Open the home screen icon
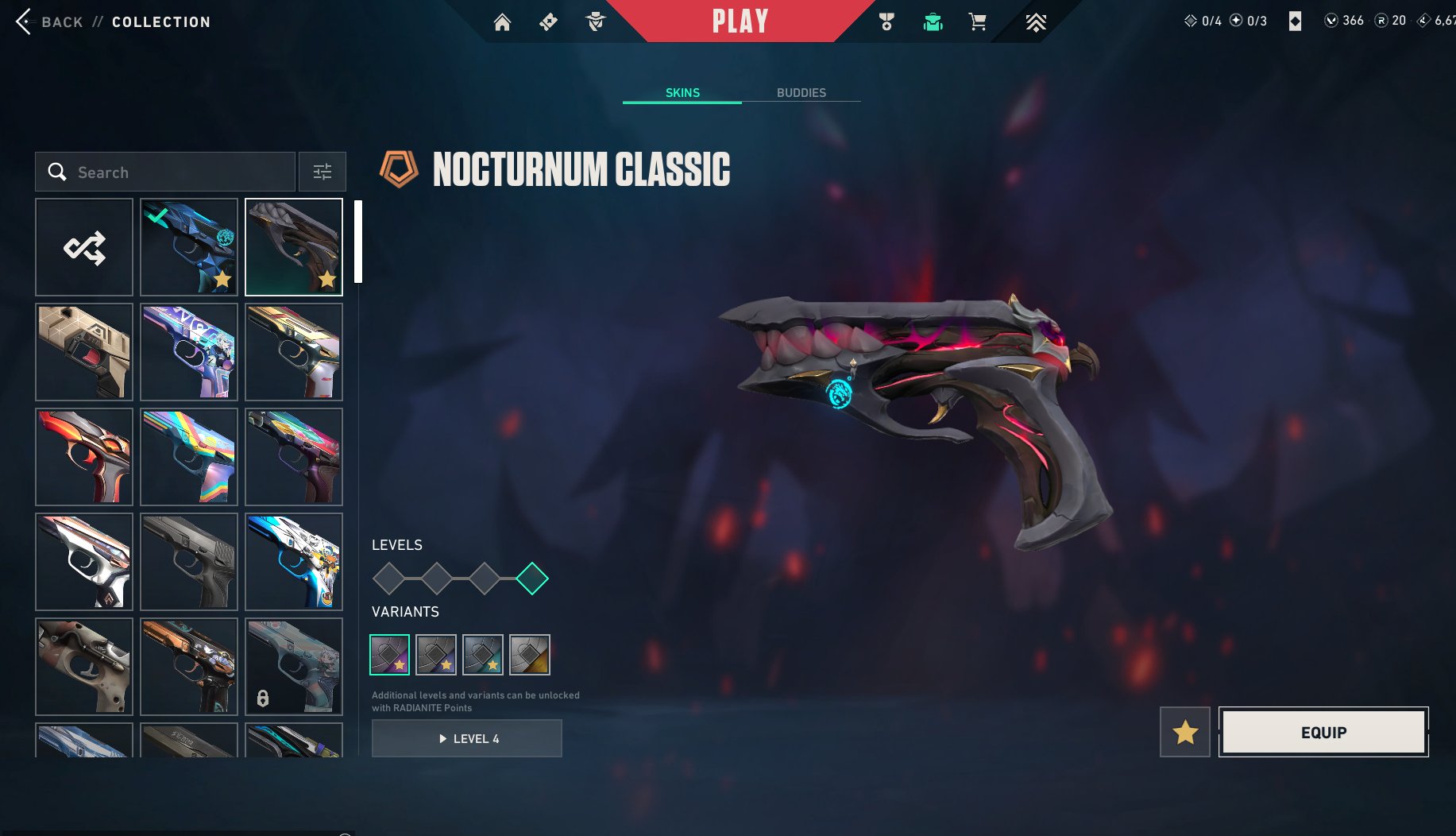The image size is (1456, 836). click(502, 22)
